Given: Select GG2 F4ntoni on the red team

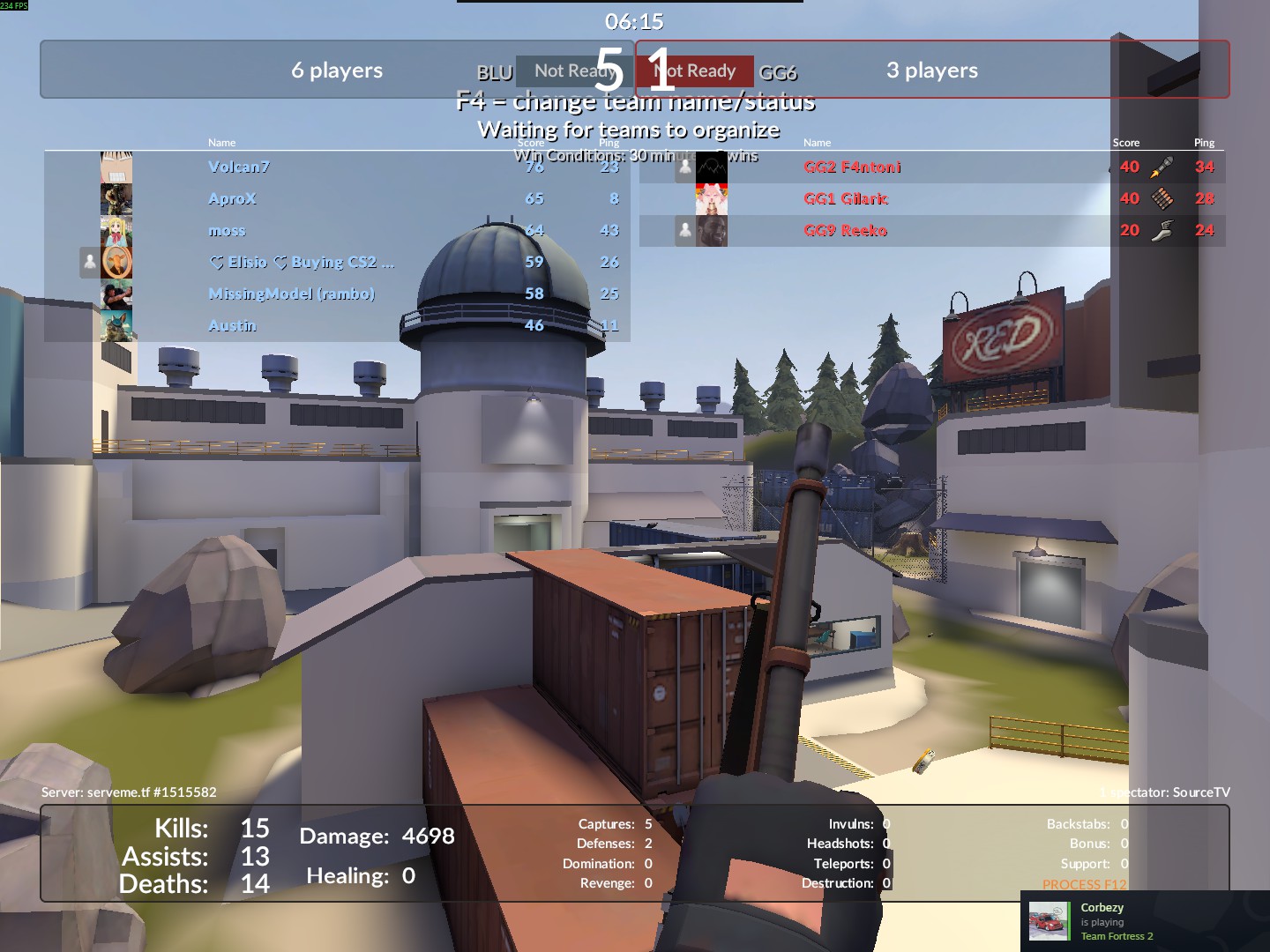Looking at the screenshot, I should (852, 167).
